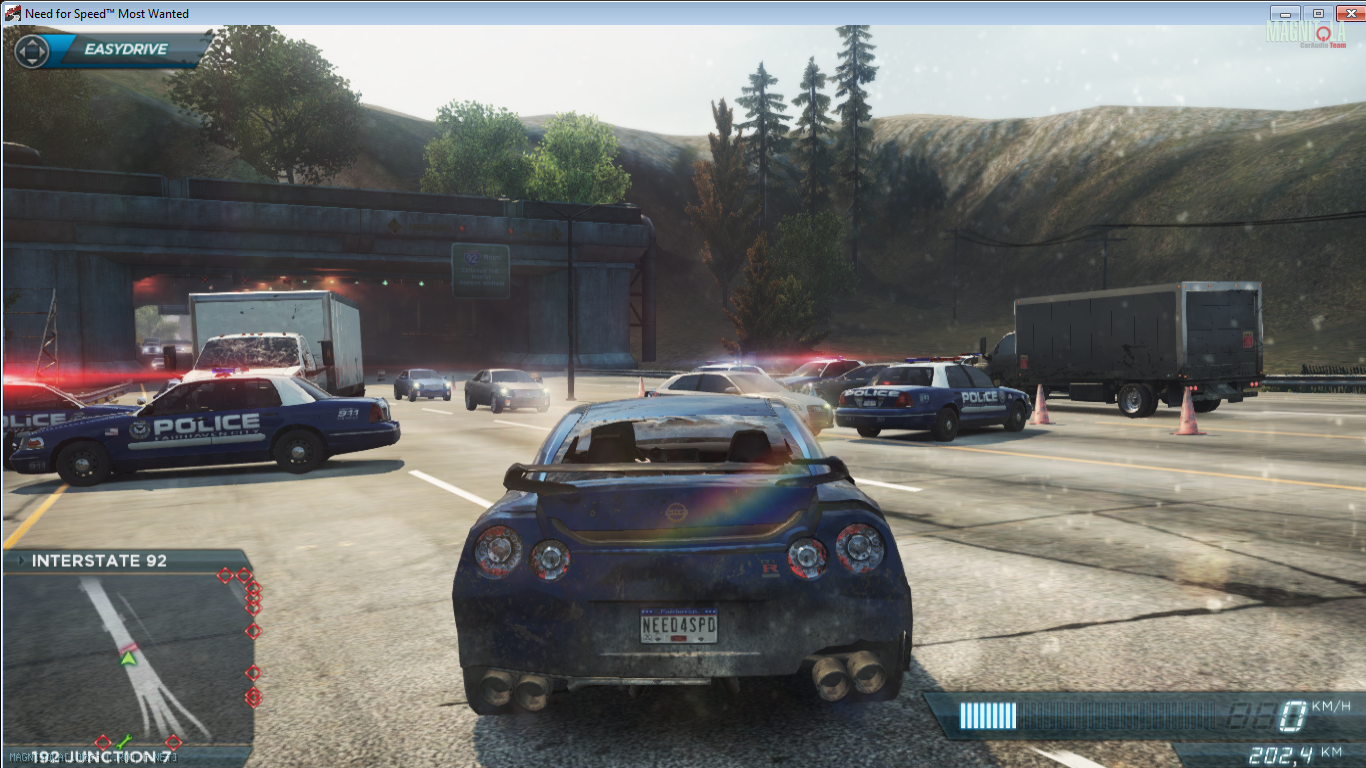
Task: Minimize the game window
Action: click(x=1285, y=13)
